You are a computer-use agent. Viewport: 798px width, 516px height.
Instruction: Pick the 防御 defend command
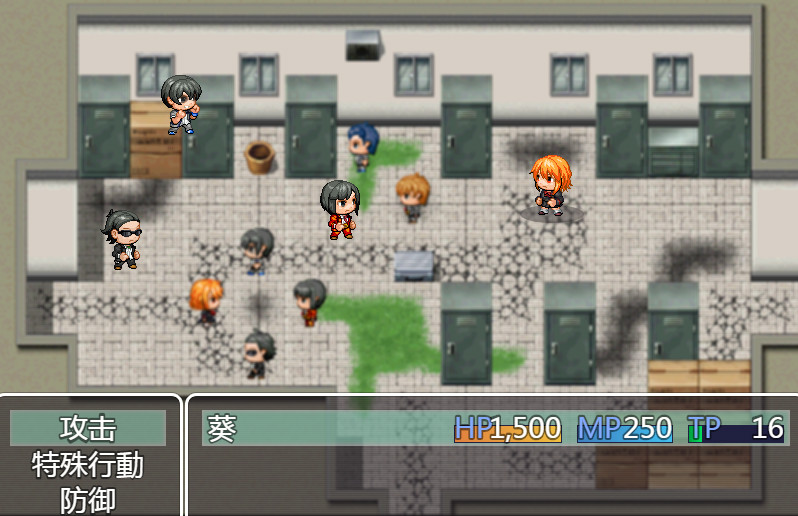point(88,500)
